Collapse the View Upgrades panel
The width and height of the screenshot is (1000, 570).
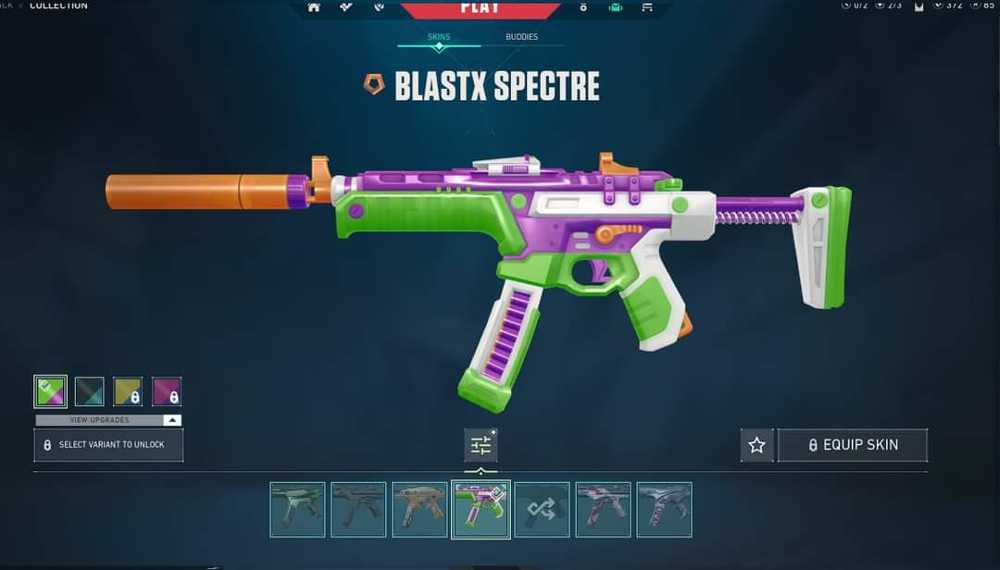(172, 420)
